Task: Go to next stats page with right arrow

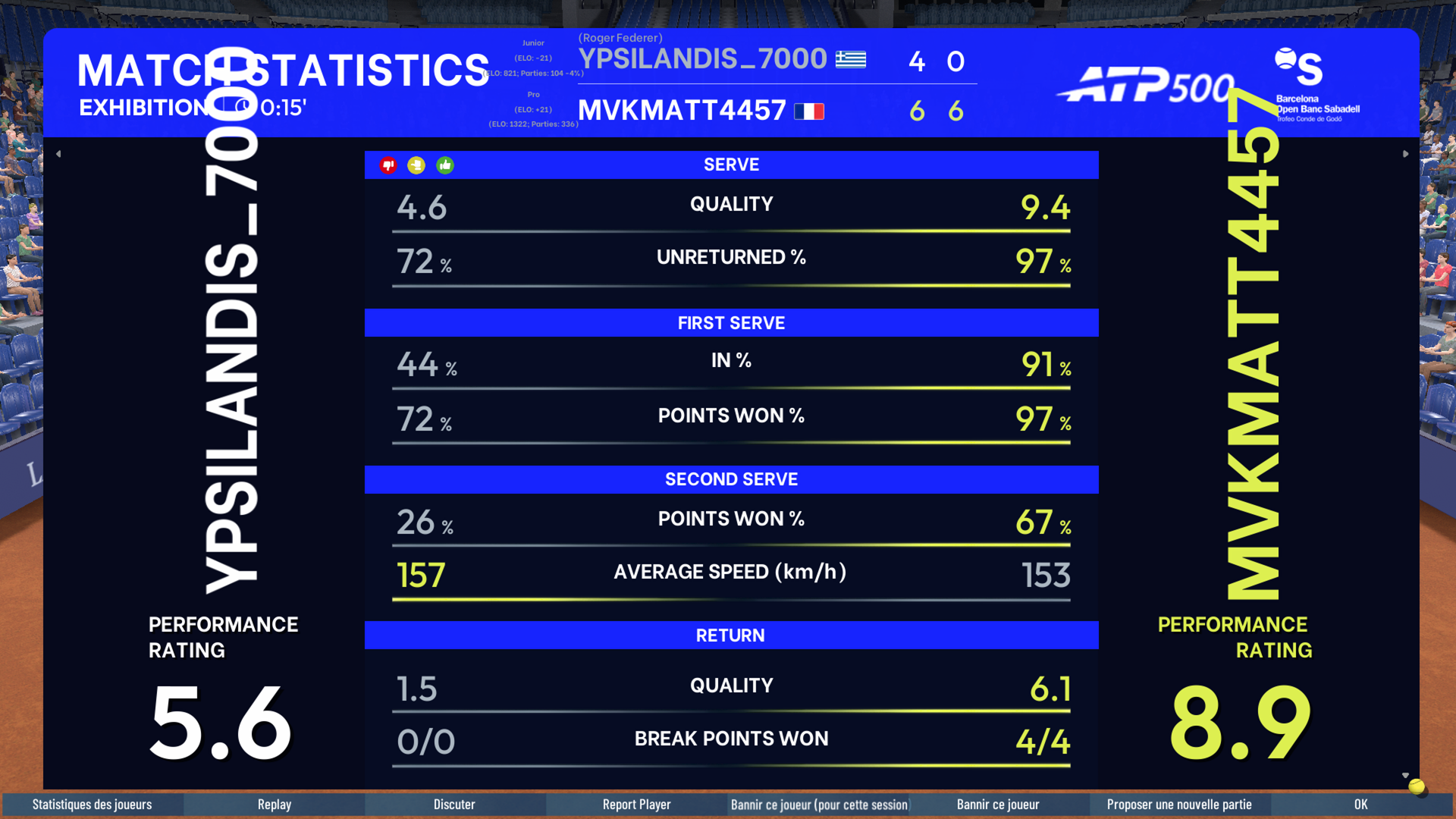Action: (1405, 154)
